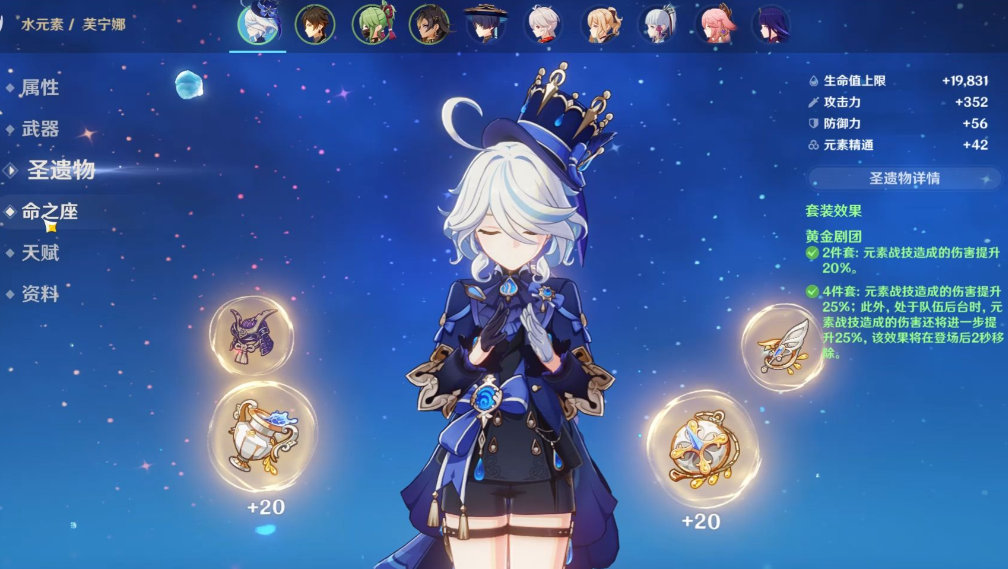This screenshot has height=569, width=1008.
Task: Choose the 圣遗物 artifacts menu entry
Action: pyautogui.click(x=60, y=170)
